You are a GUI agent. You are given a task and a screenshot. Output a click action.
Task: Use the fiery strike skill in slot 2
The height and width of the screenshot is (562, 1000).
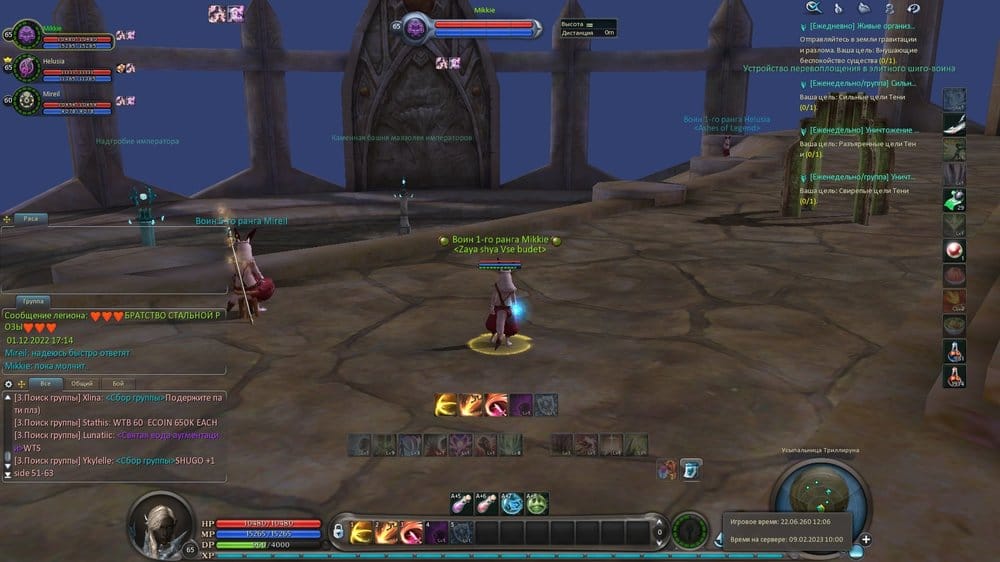tap(386, 532)
